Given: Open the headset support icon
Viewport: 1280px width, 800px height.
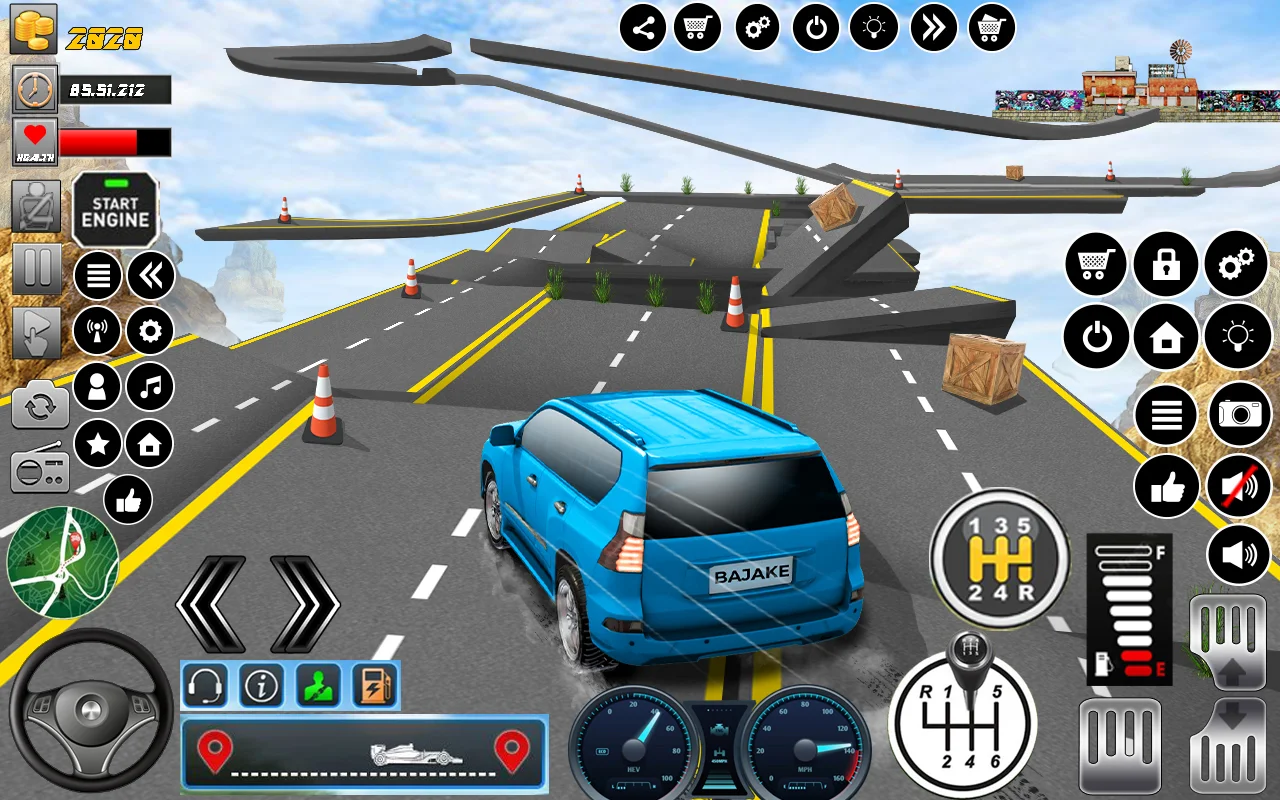Looking at the screenshot, I should click(x=205, y=686).
